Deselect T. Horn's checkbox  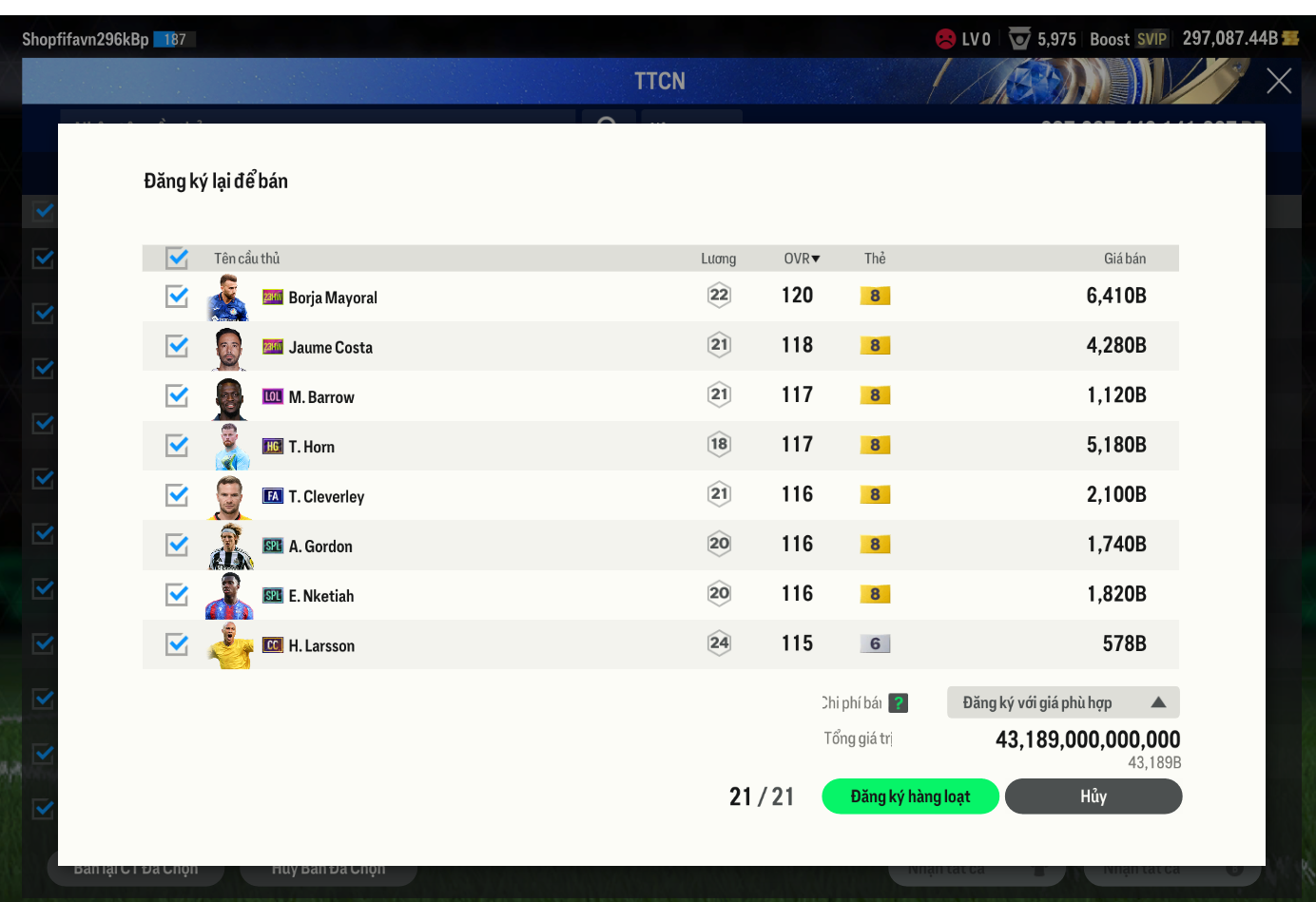(x=177, y=446)
